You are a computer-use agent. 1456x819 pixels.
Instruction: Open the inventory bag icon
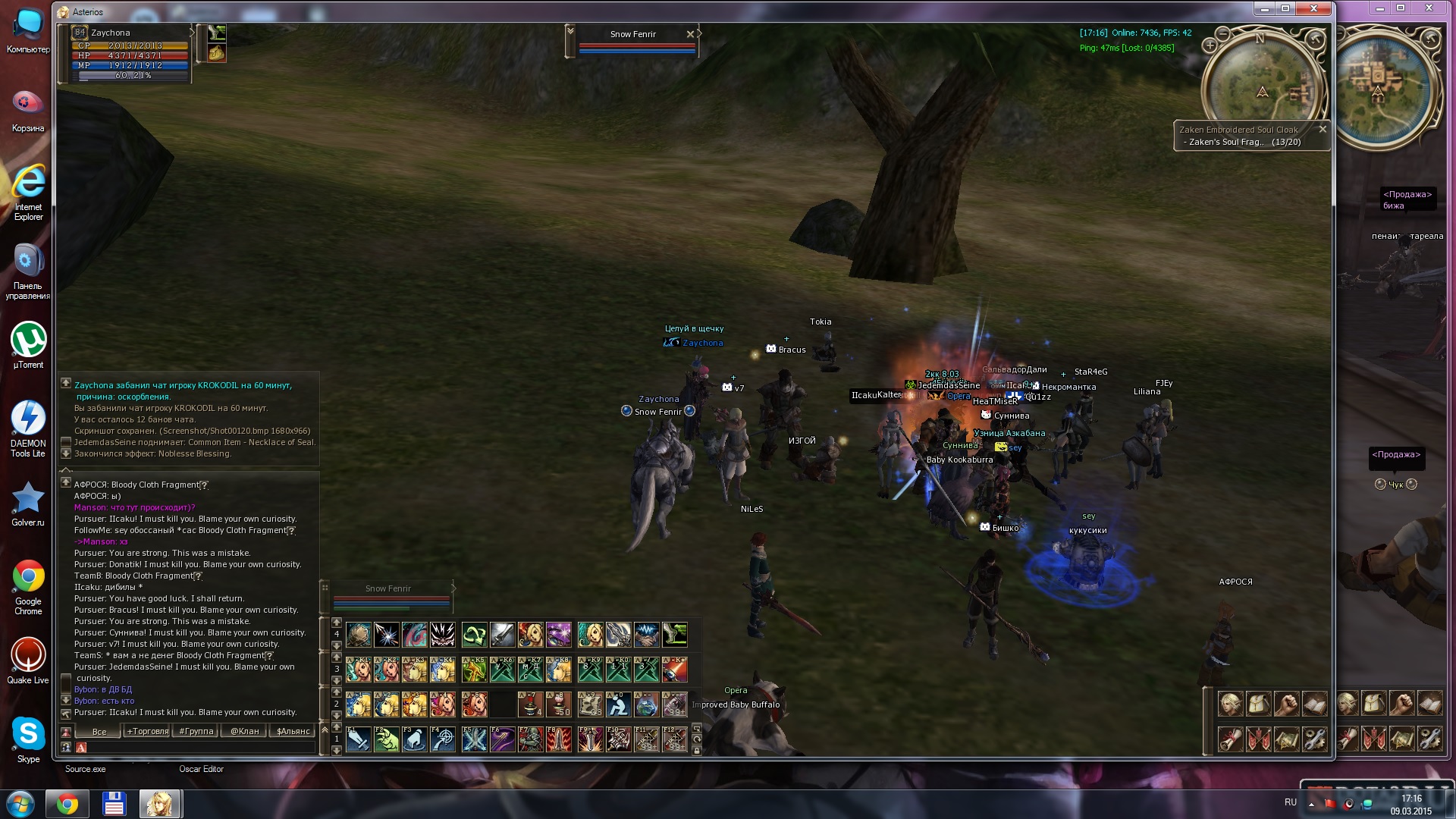click(x=1259, y=704)
